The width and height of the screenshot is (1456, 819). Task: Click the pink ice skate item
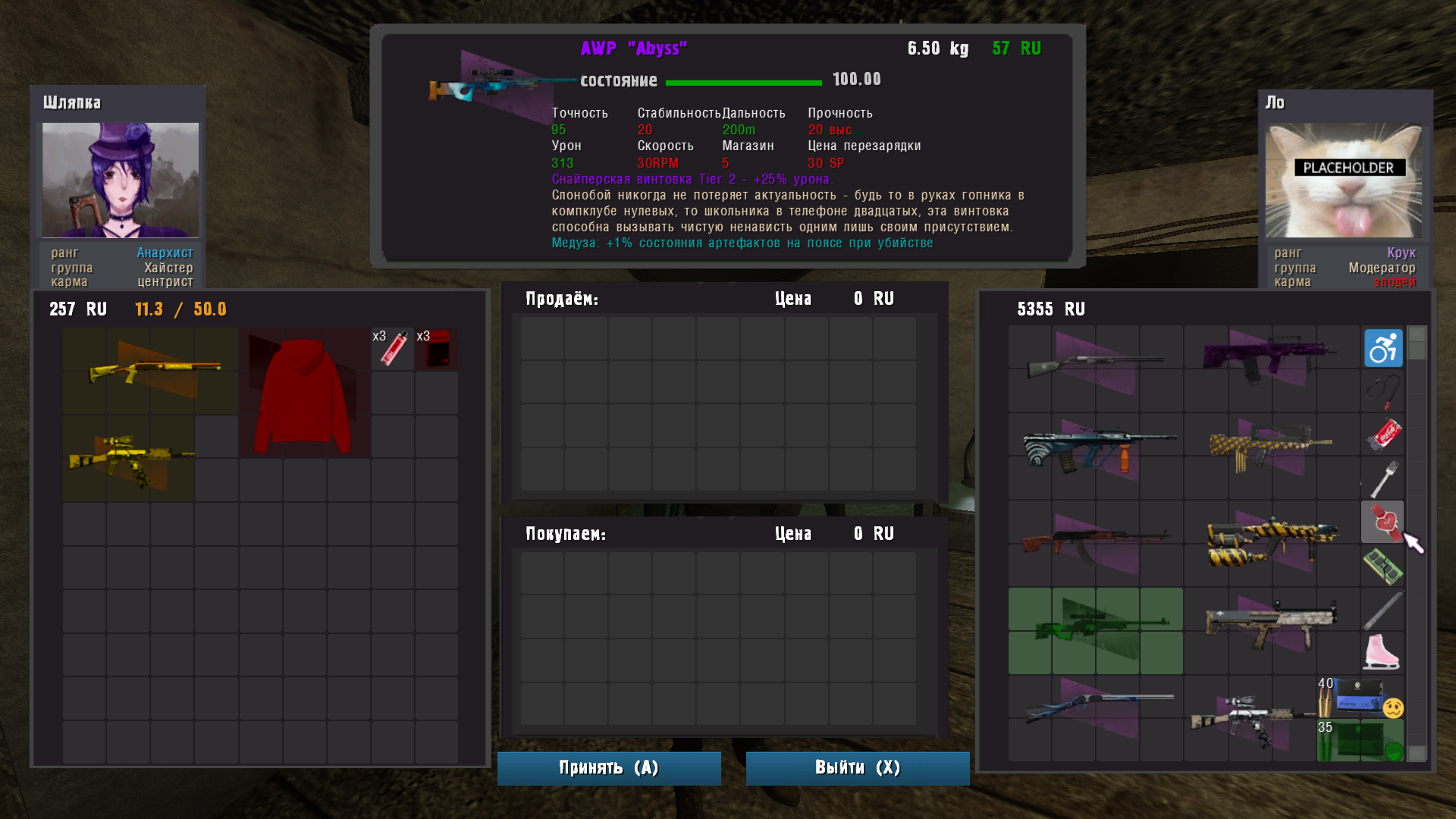pyautogui.click(x=1382, y=650)
